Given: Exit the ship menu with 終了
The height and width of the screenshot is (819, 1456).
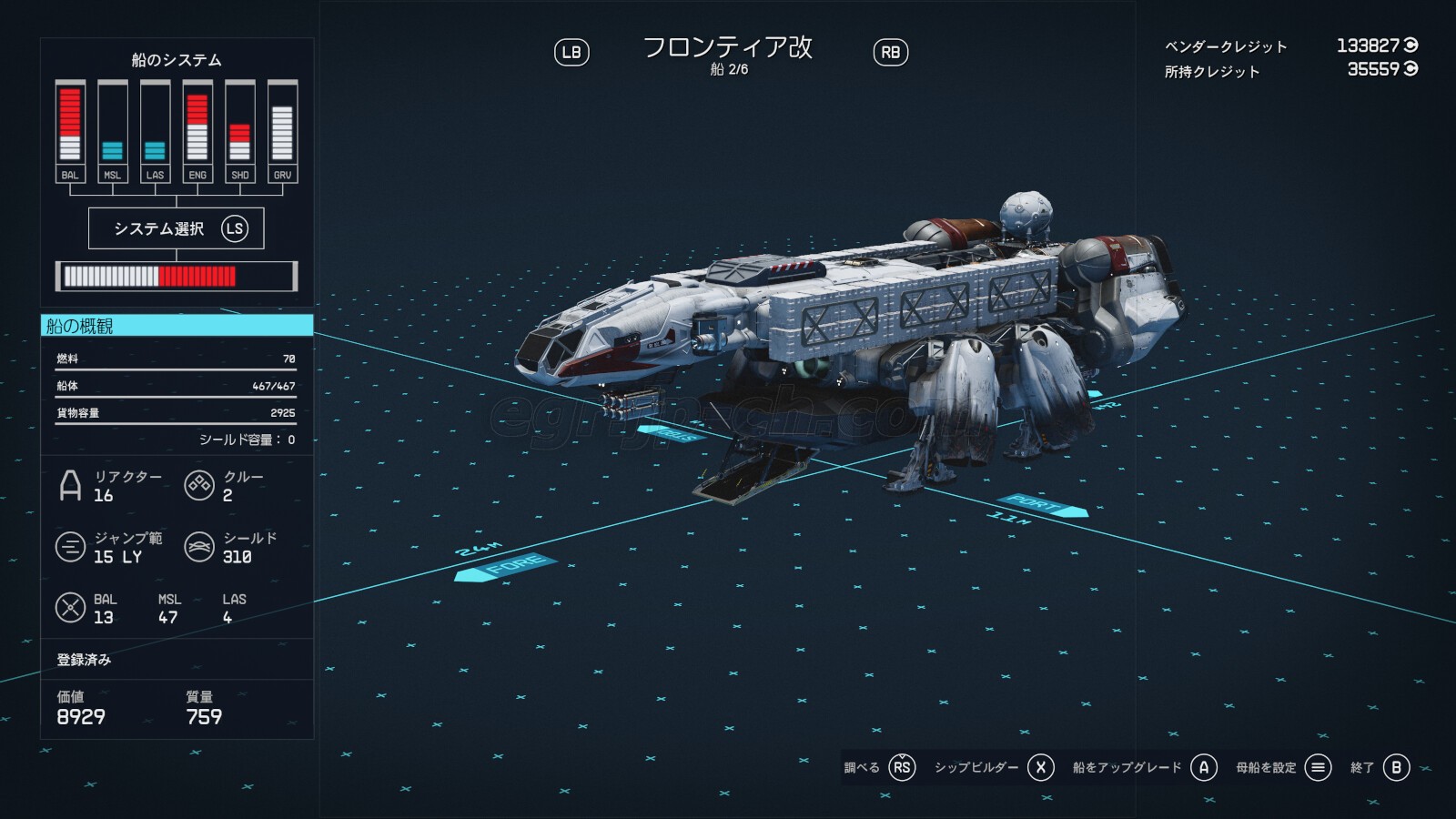Looking at the screenshot, I should point(1380,767).
